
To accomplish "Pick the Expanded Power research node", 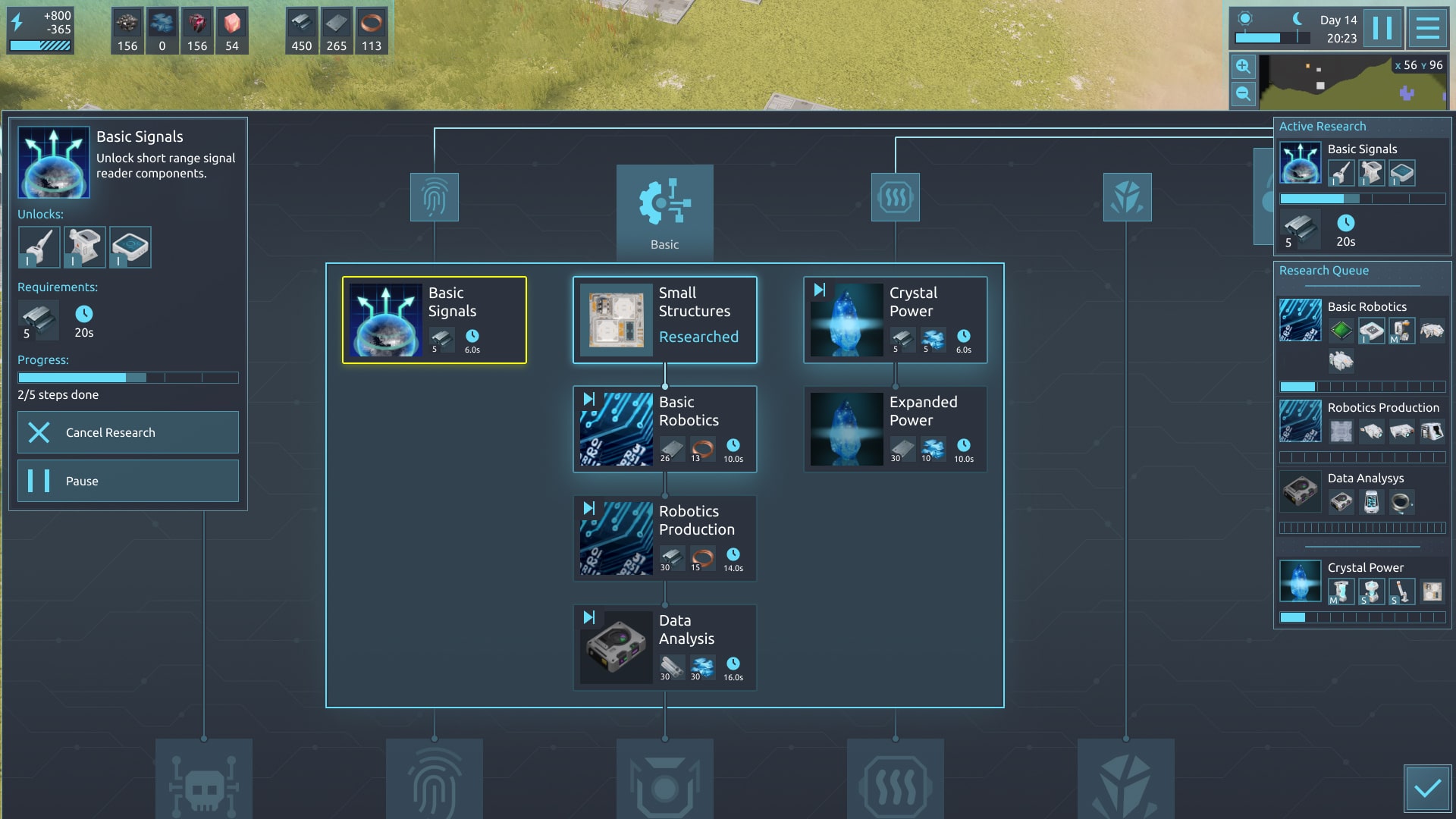I will (x=895, y=429).
